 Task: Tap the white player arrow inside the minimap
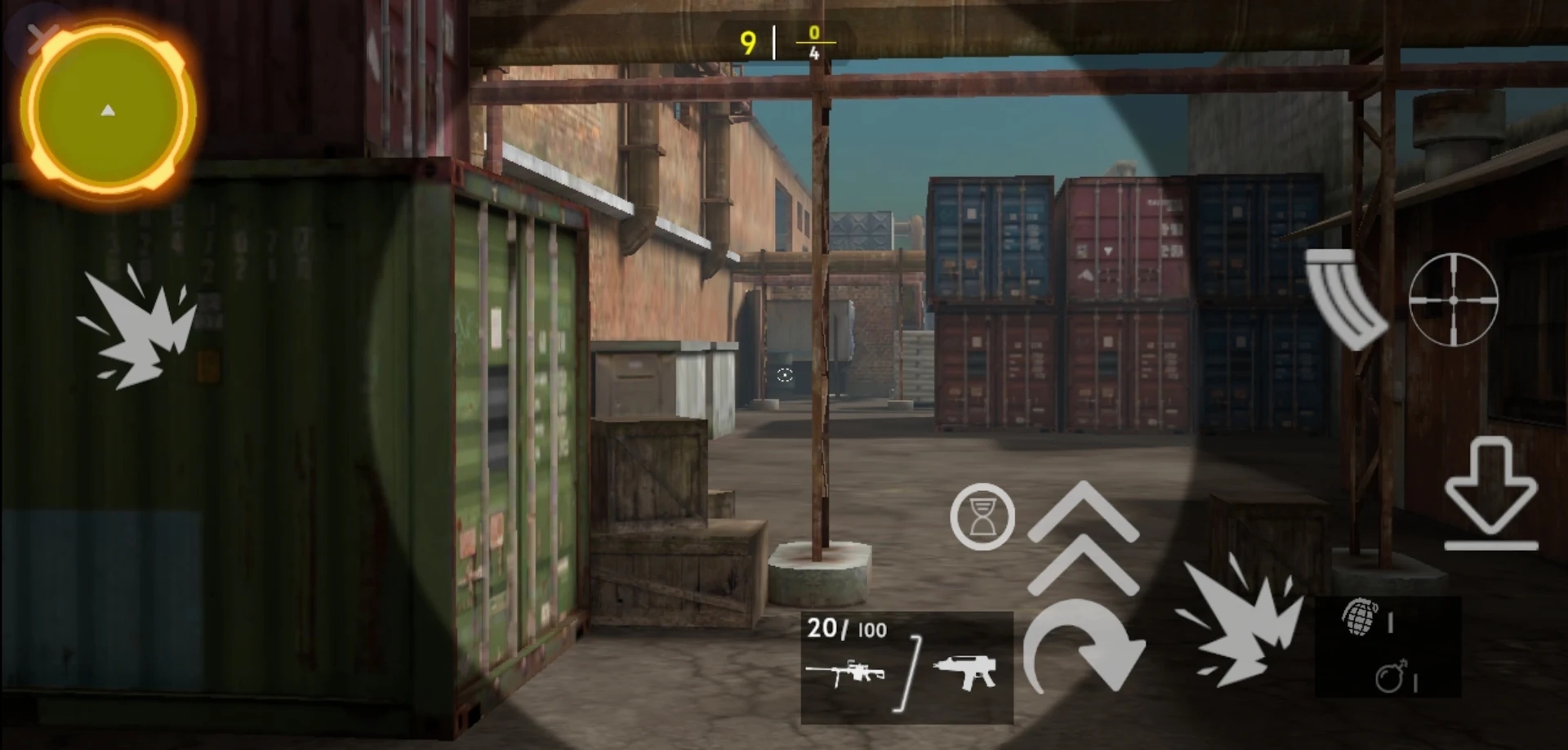[x=108, y=109]
